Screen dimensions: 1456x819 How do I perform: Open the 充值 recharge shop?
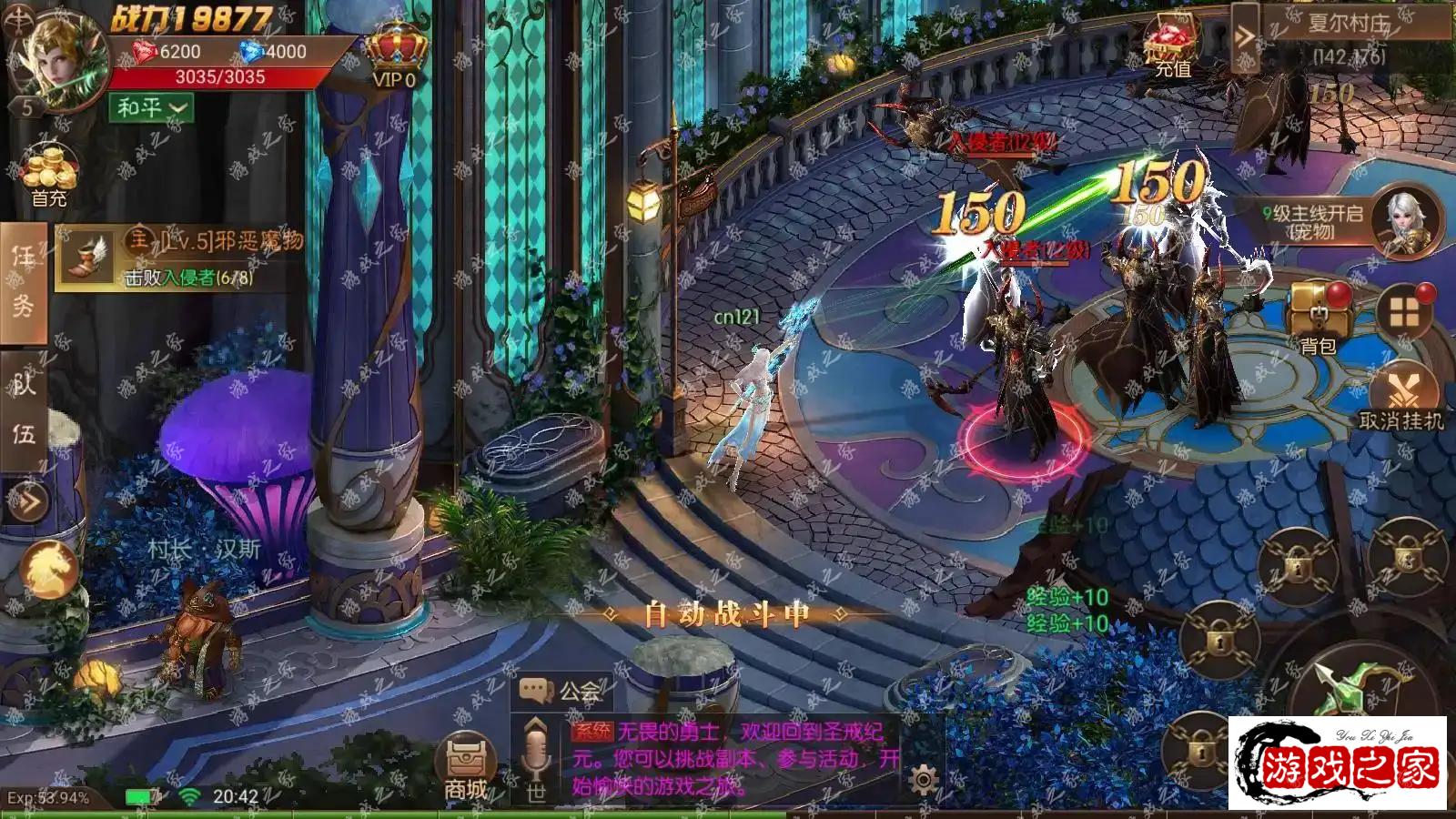click(x=1172, y=47)
